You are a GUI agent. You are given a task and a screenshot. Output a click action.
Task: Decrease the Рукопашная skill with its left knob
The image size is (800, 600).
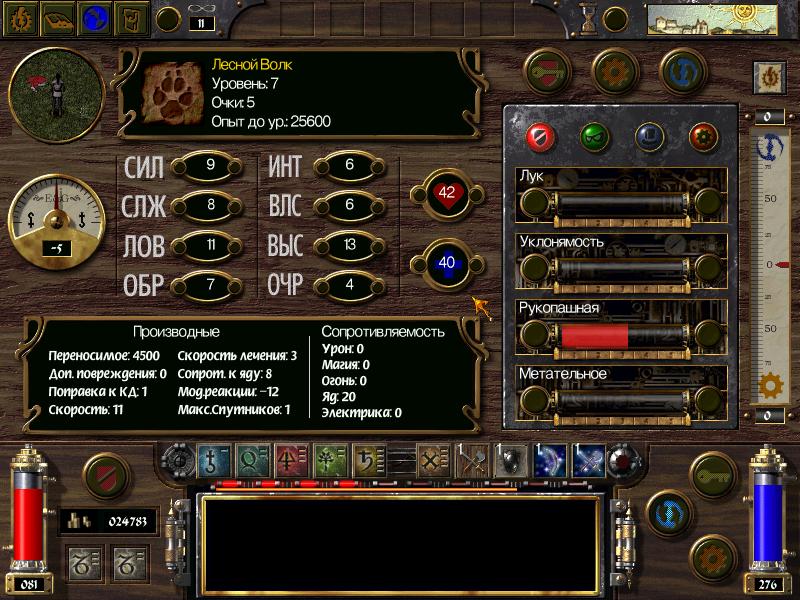536,335
